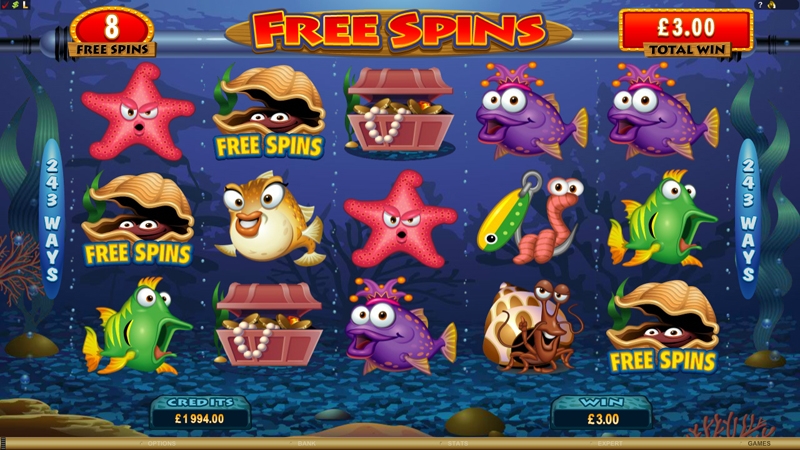Click the green dollar sign icon

click(14, 5)
